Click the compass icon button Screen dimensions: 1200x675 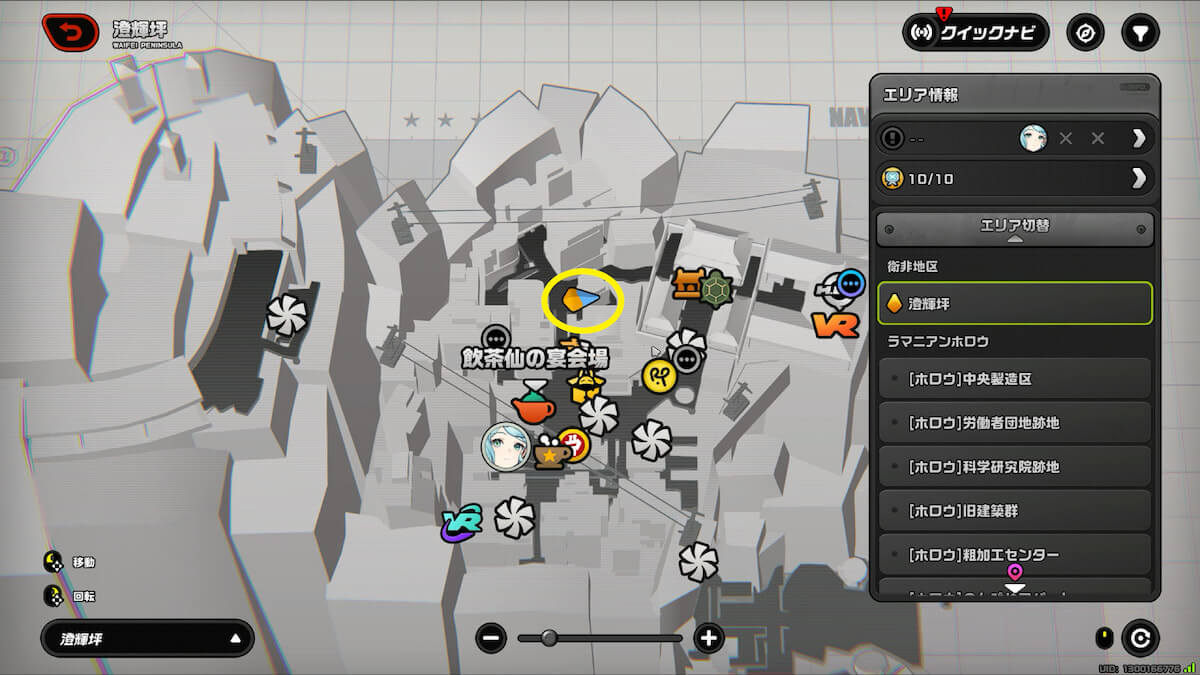(1085, 32)
